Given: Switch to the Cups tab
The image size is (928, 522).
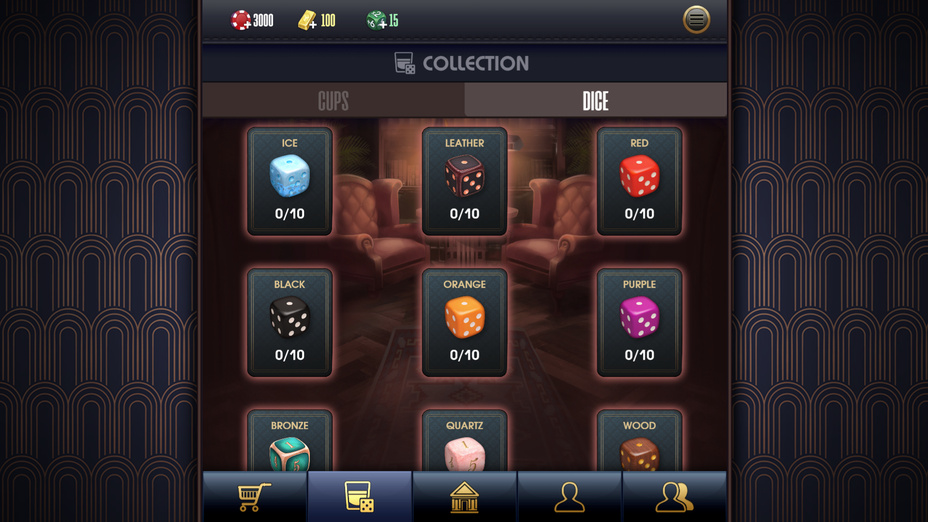Looking at the screenshot, I should click(333, 101).
